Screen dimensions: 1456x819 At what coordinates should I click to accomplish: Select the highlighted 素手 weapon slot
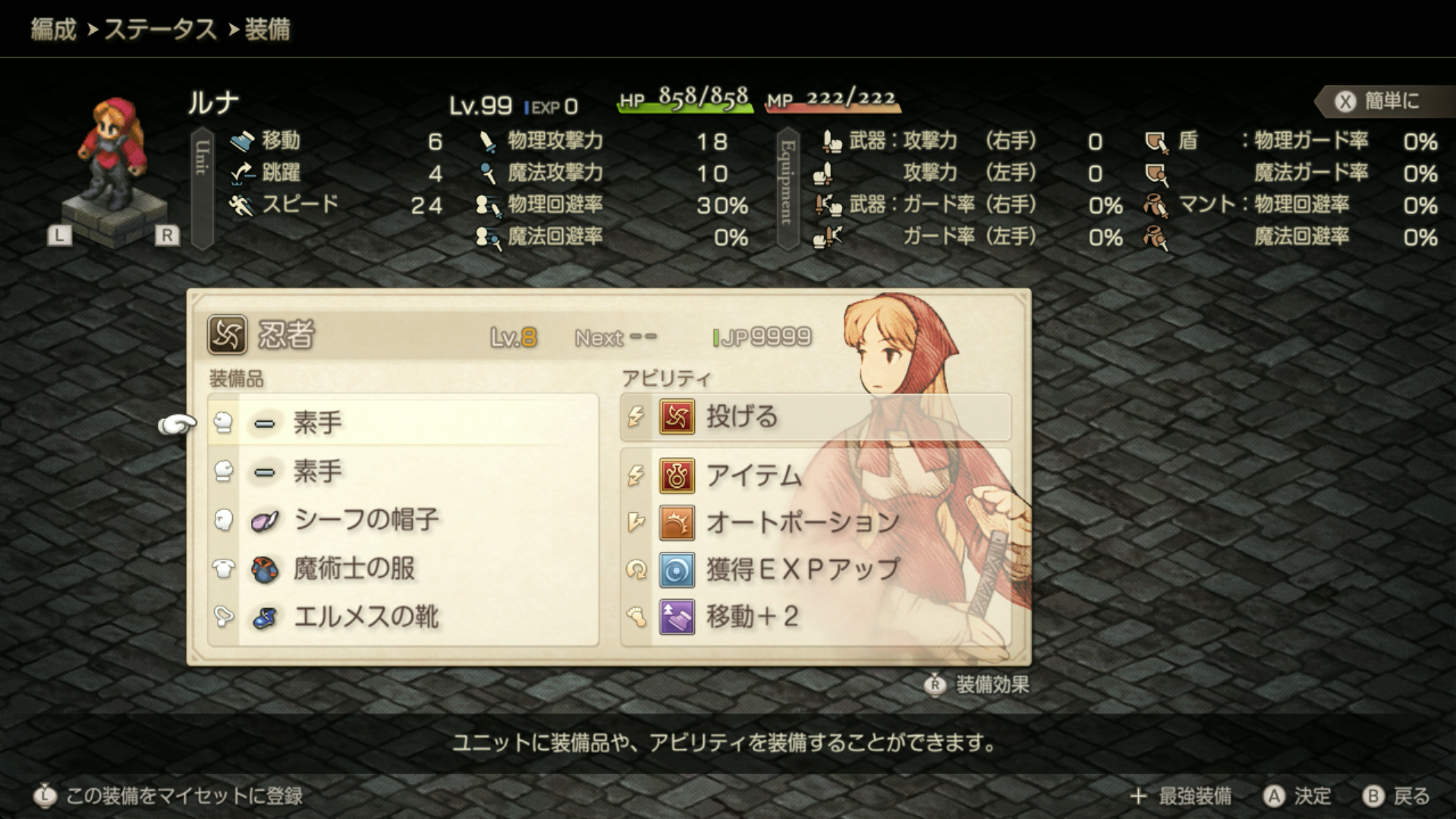(402, 422)
